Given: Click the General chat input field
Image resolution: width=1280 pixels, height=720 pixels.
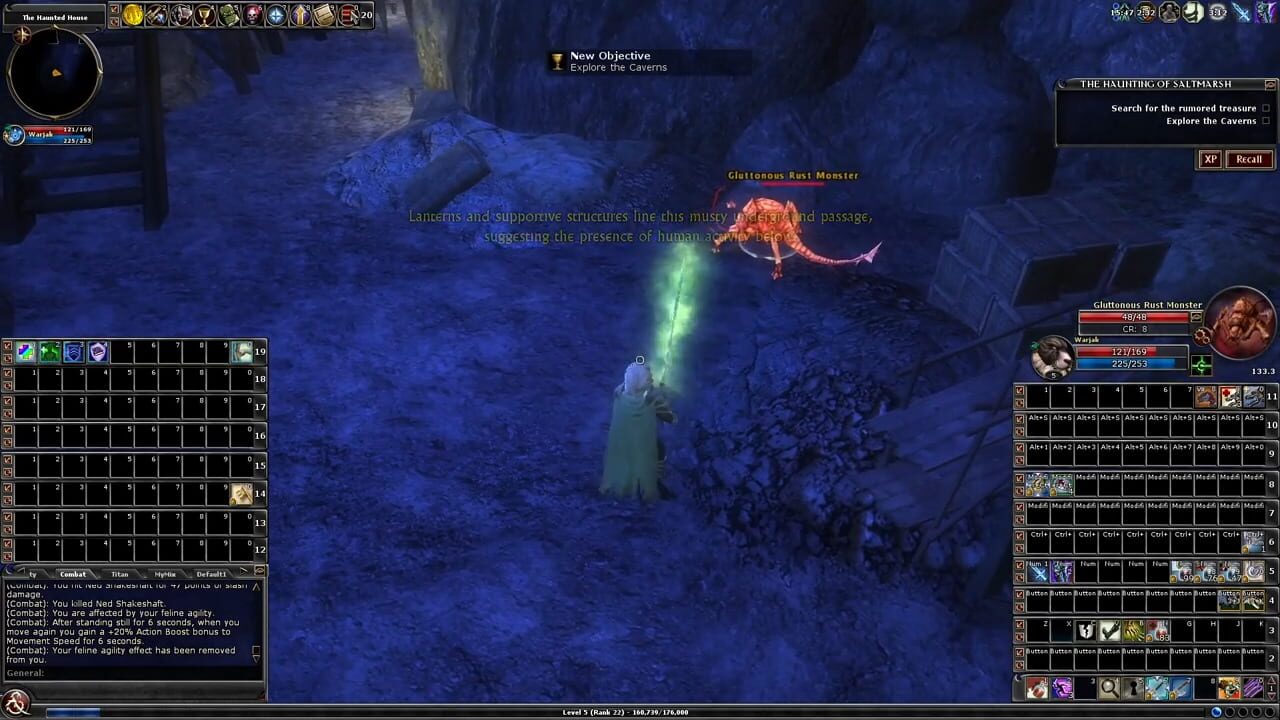Looking at the screenshot, I should coord(130,673).
